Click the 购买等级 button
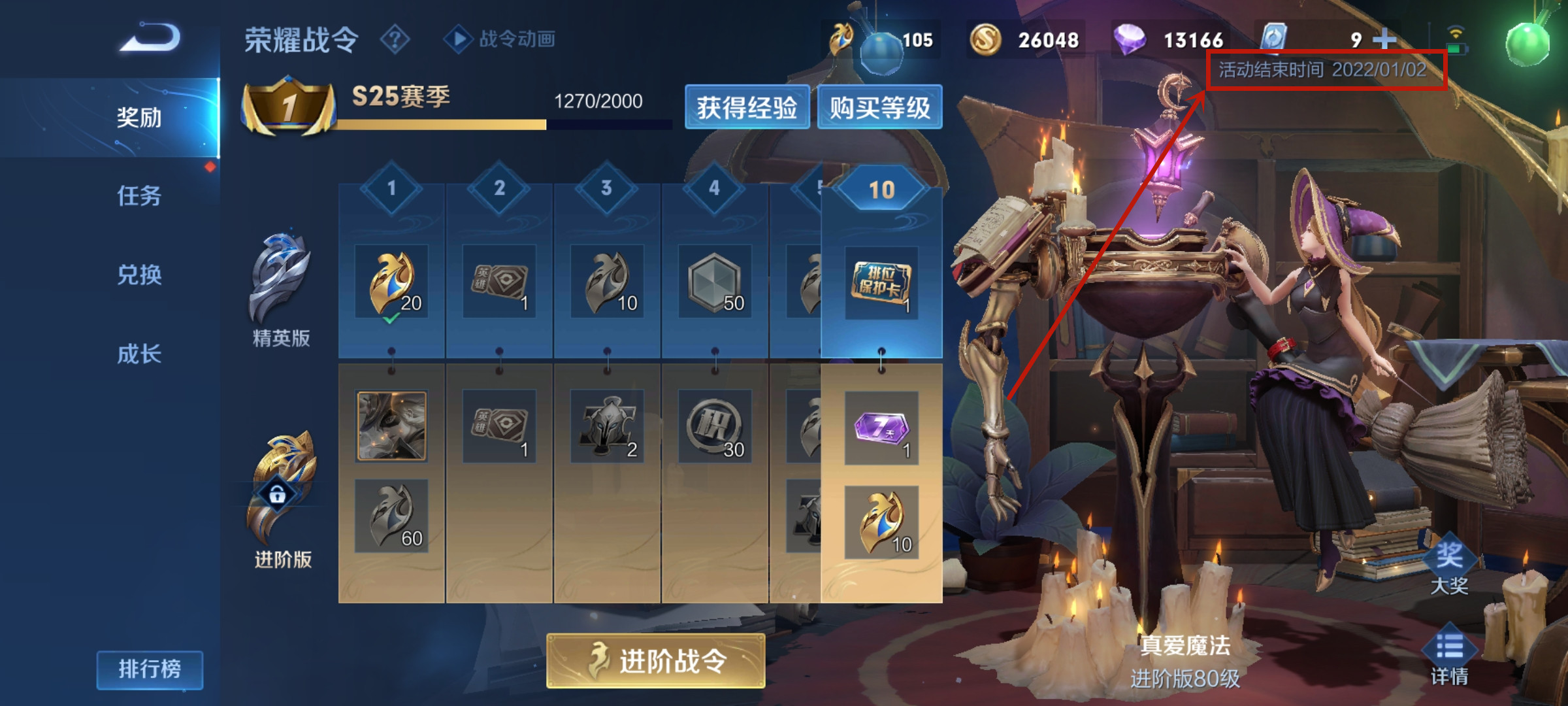 879,107
